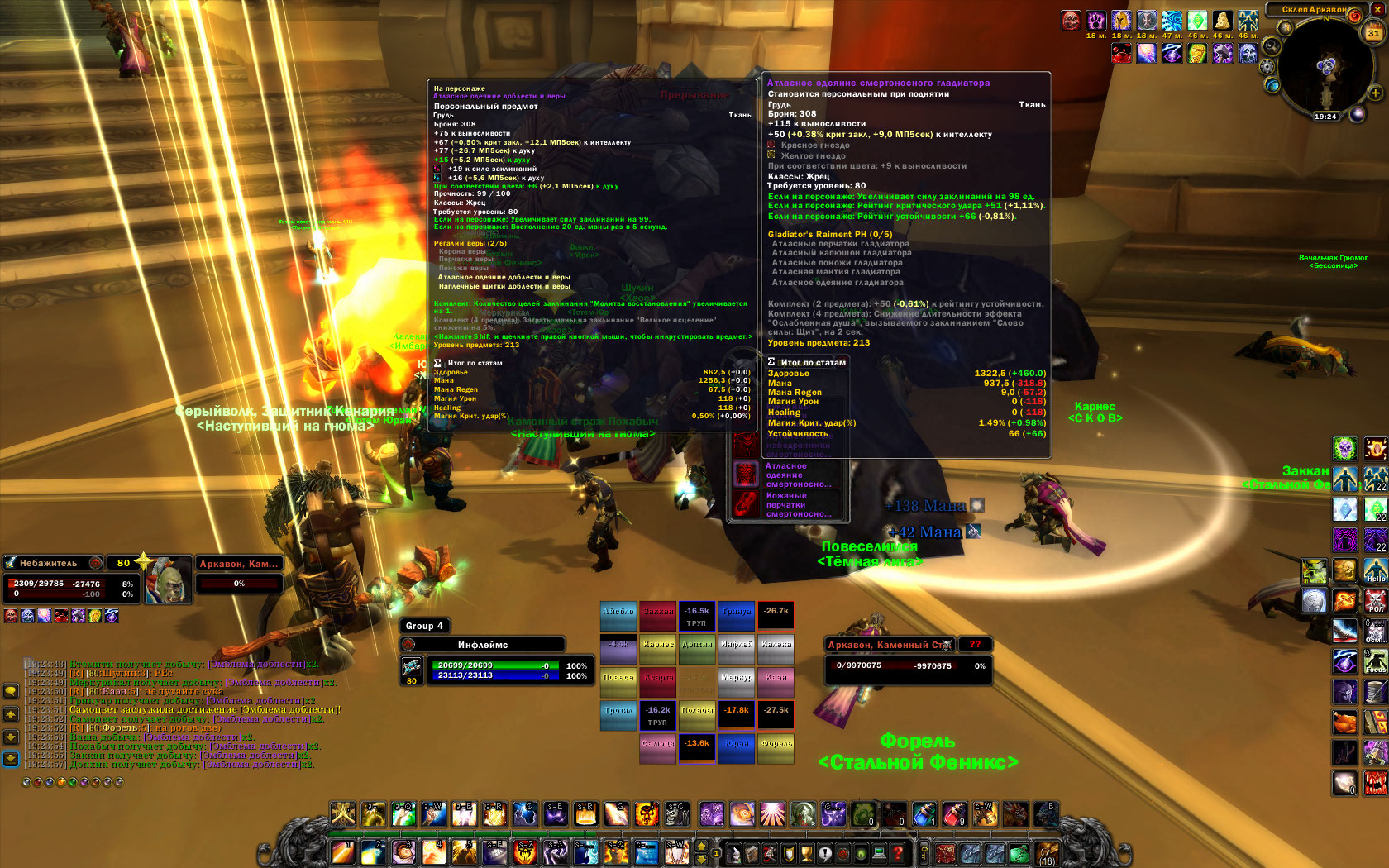1389x868 pixels.
Task: Zoom in the minimap with plus button
Action: tap(1375, 93)
